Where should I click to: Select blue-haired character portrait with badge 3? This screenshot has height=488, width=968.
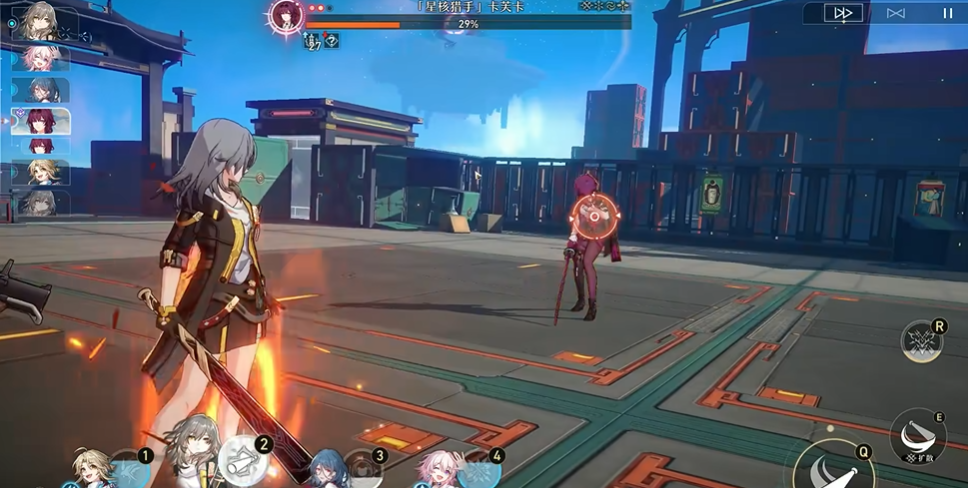click(332, 469)
